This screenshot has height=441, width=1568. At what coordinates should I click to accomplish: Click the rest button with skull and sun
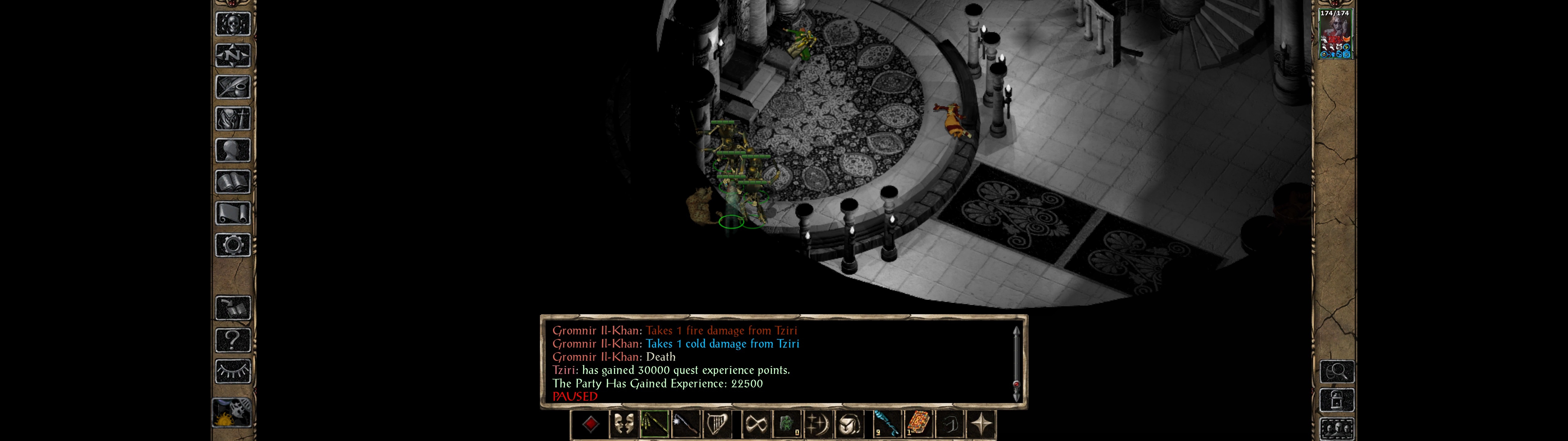click(232, 413)
